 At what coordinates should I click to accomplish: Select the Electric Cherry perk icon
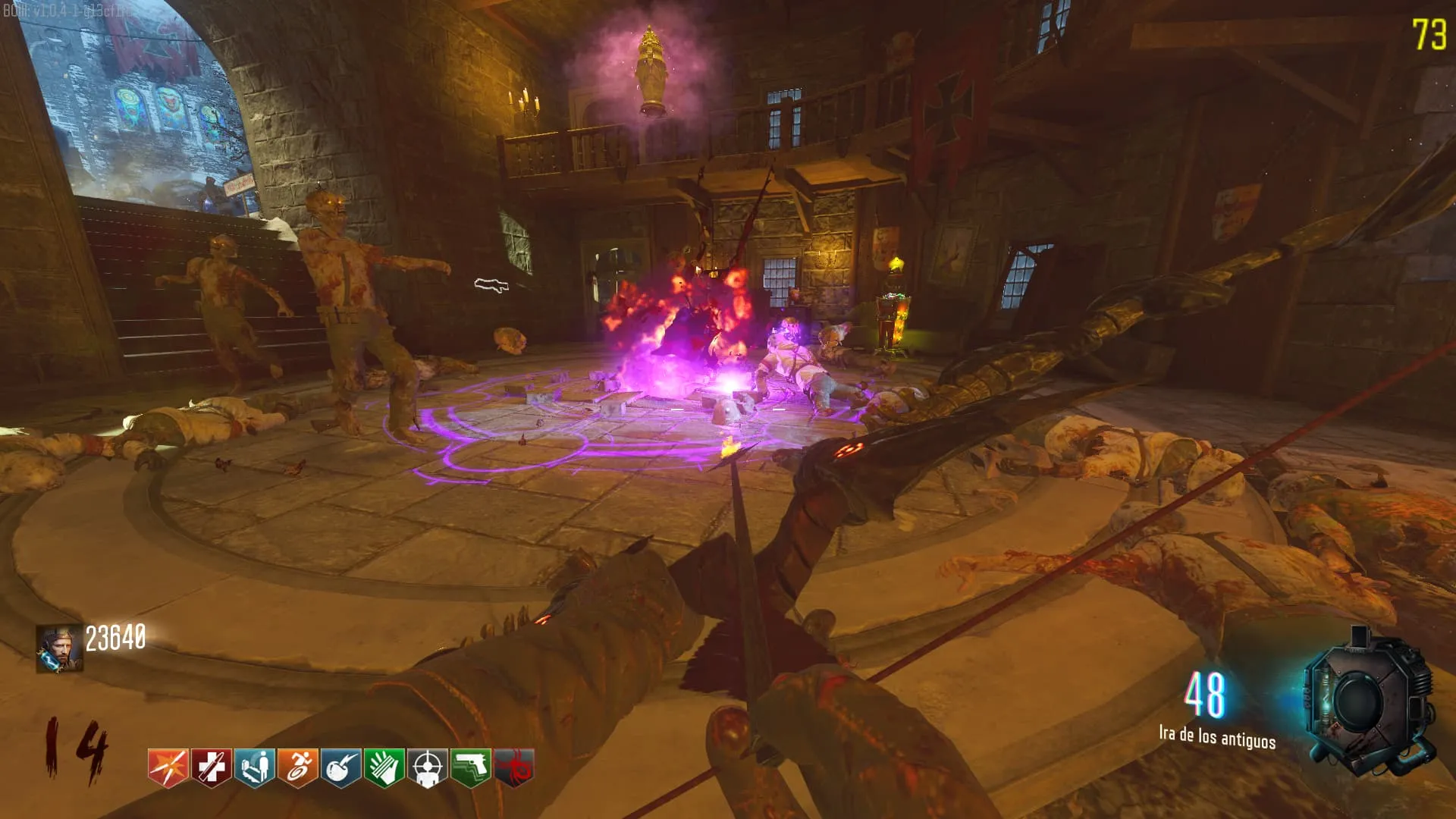[x=341, y=767]
